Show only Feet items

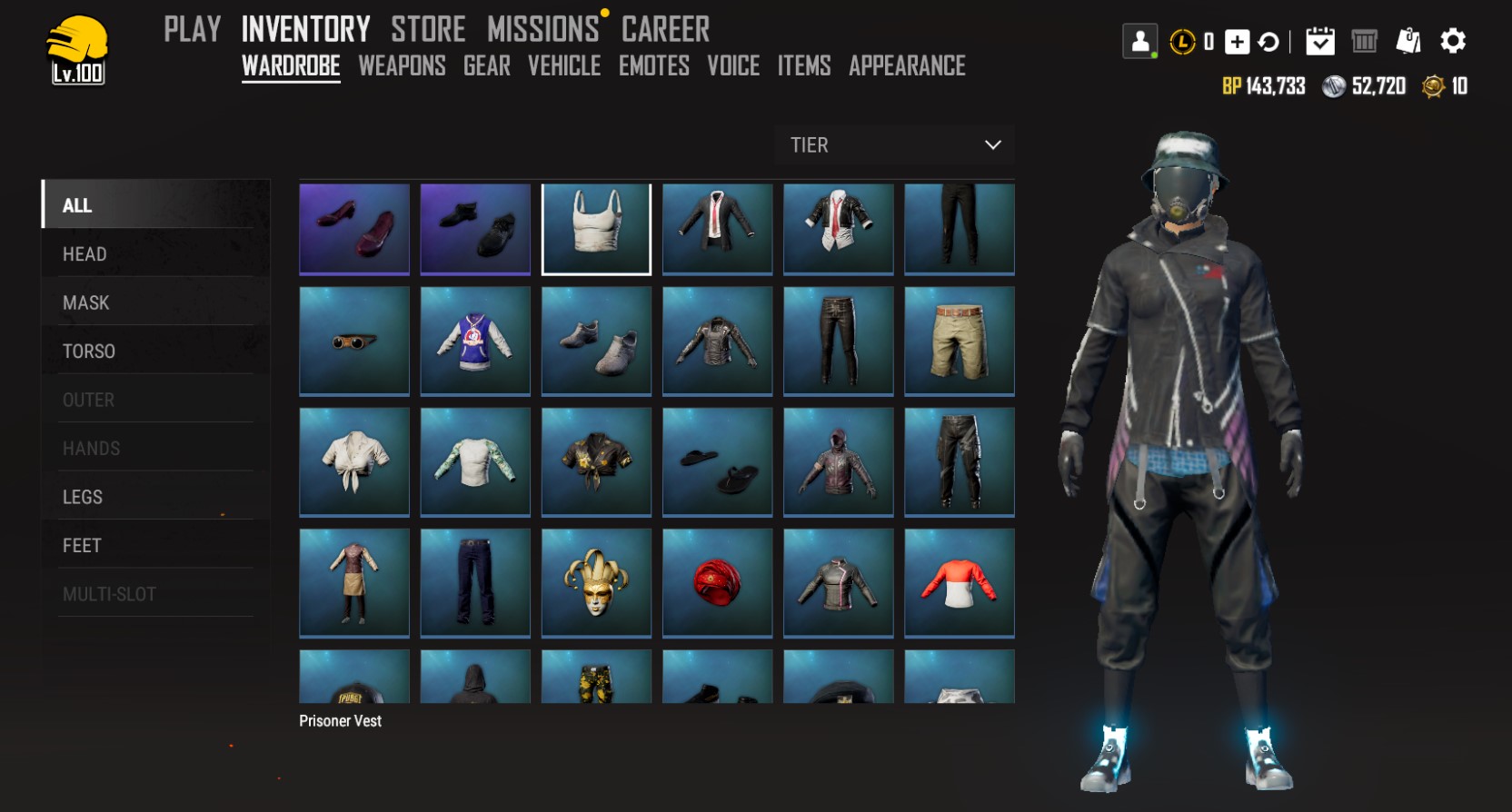(x=82, y=546)
